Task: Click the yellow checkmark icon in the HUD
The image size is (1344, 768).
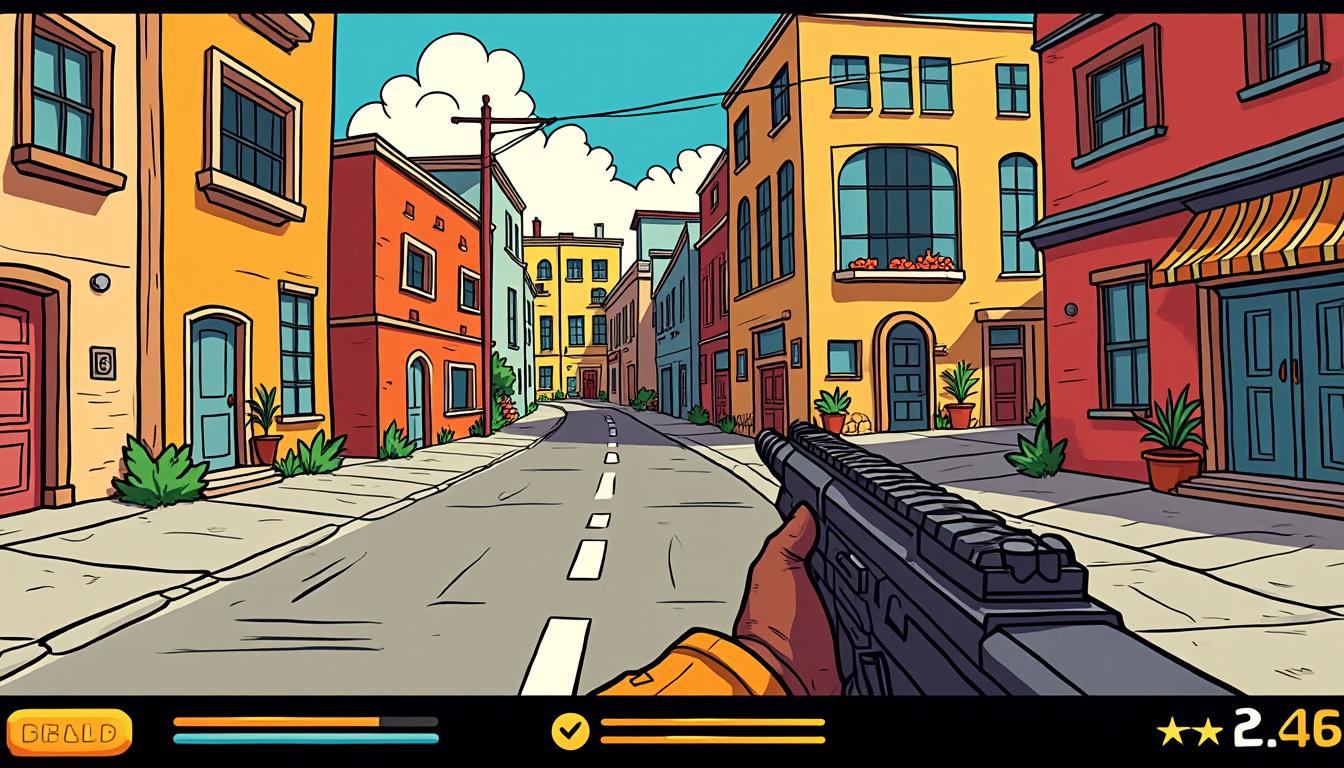Action: coord(569,733)
